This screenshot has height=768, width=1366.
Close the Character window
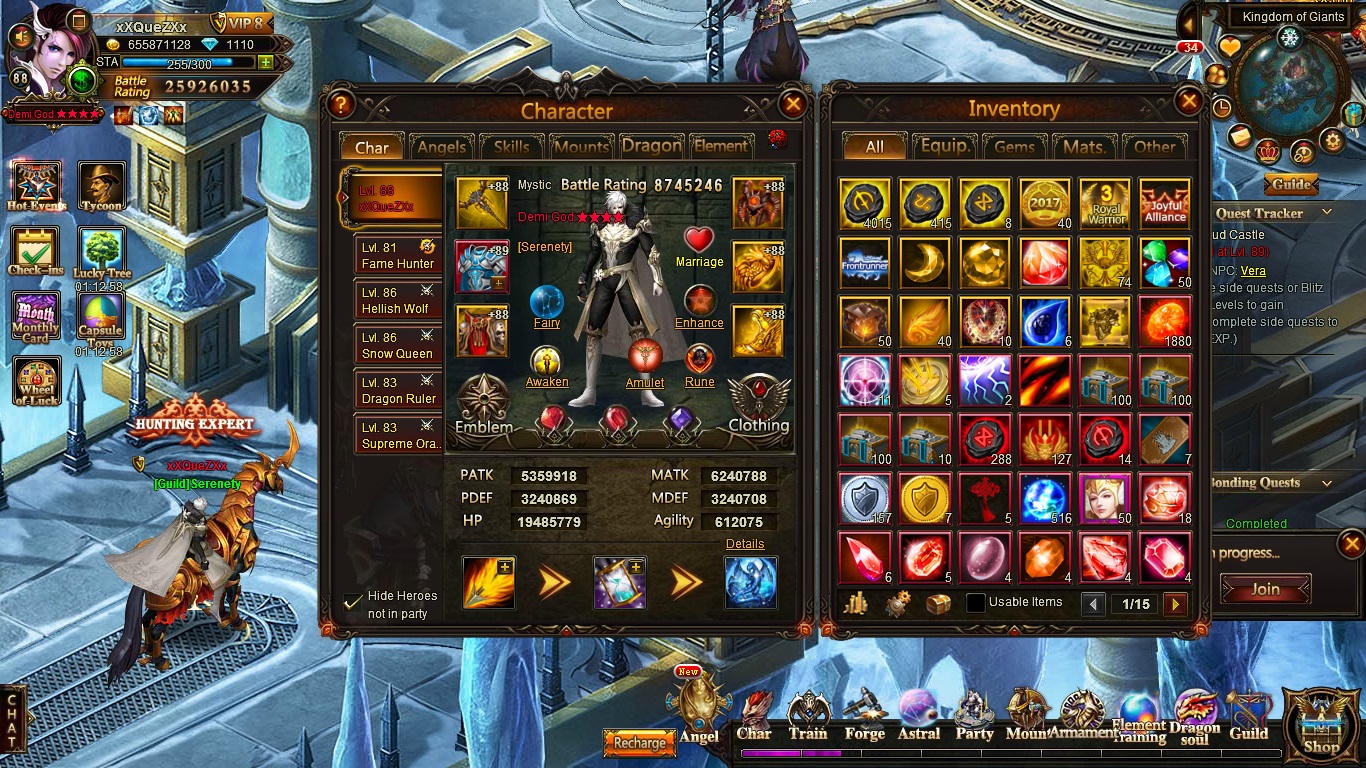point(793,104)
